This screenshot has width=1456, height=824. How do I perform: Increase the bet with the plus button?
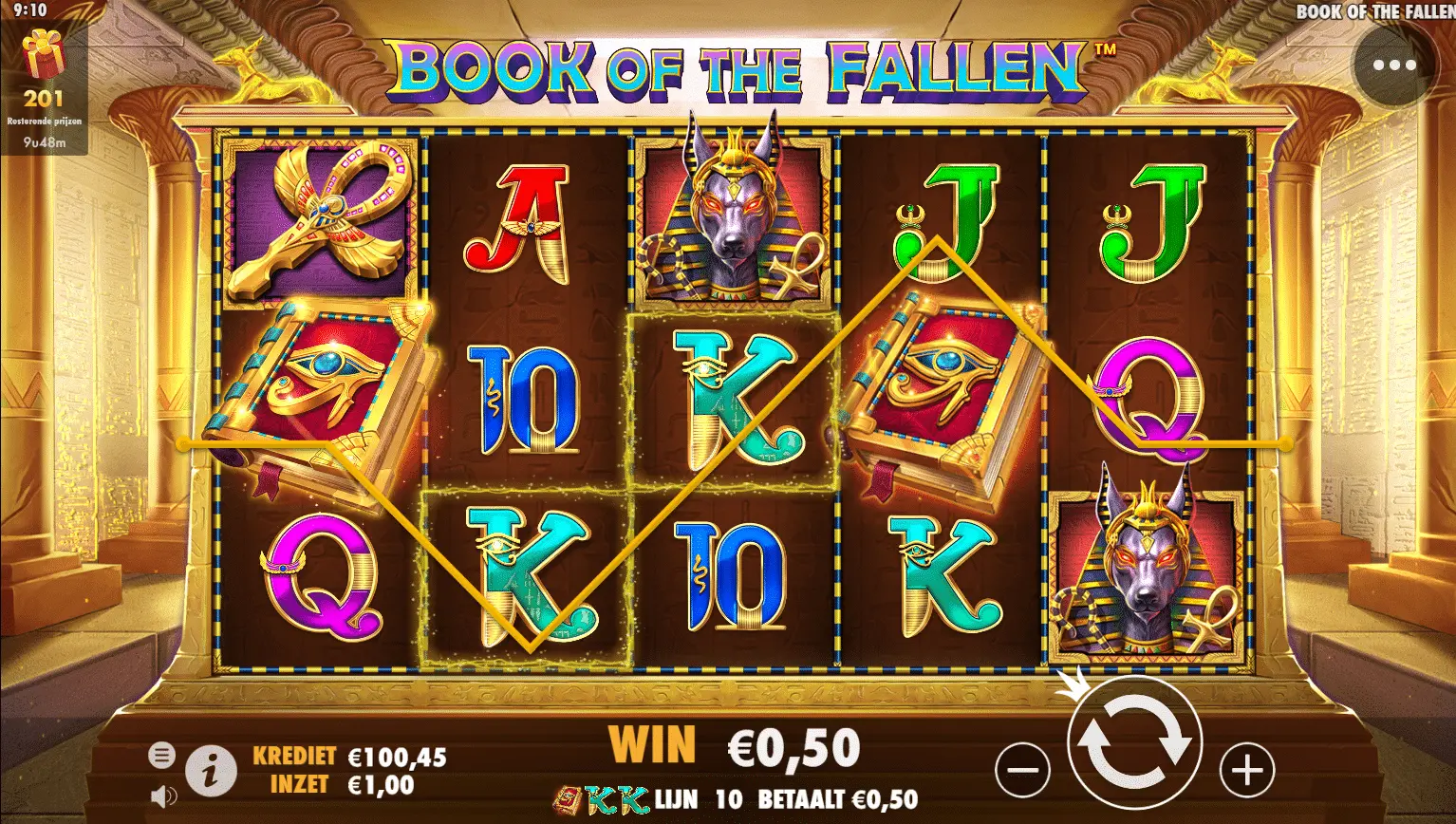[1244, 769]
